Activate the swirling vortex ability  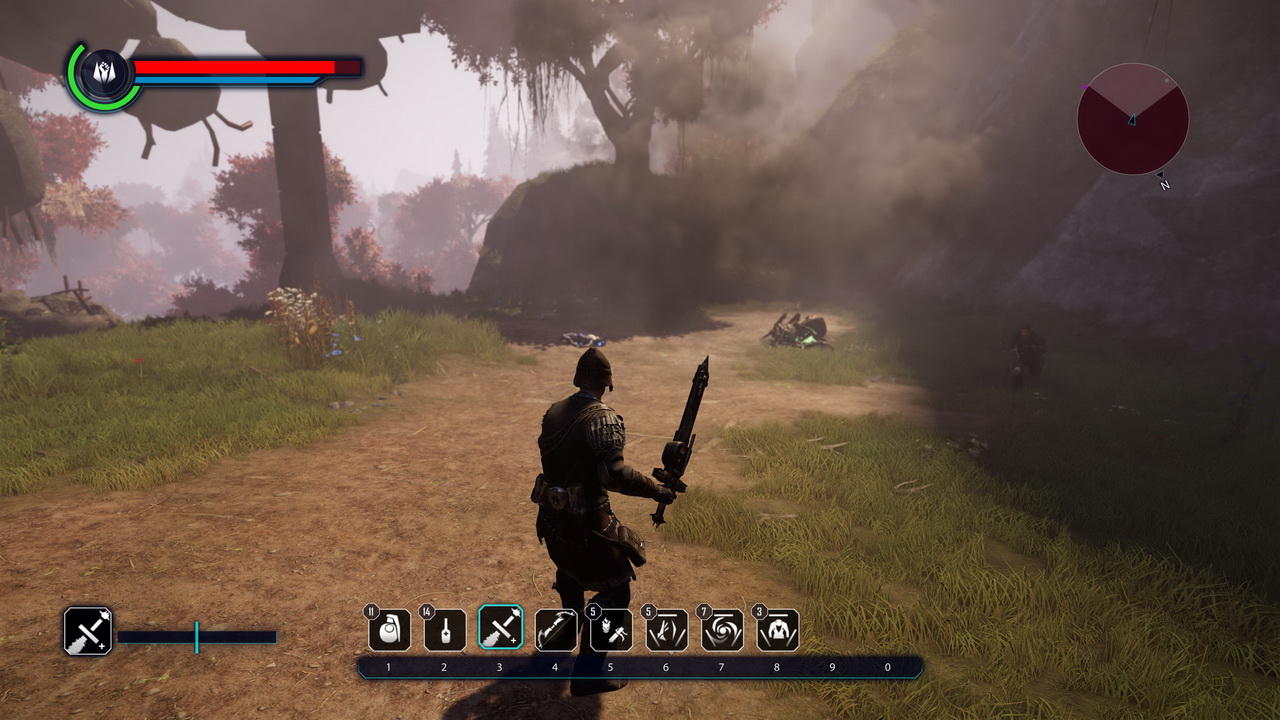[722, 630]
